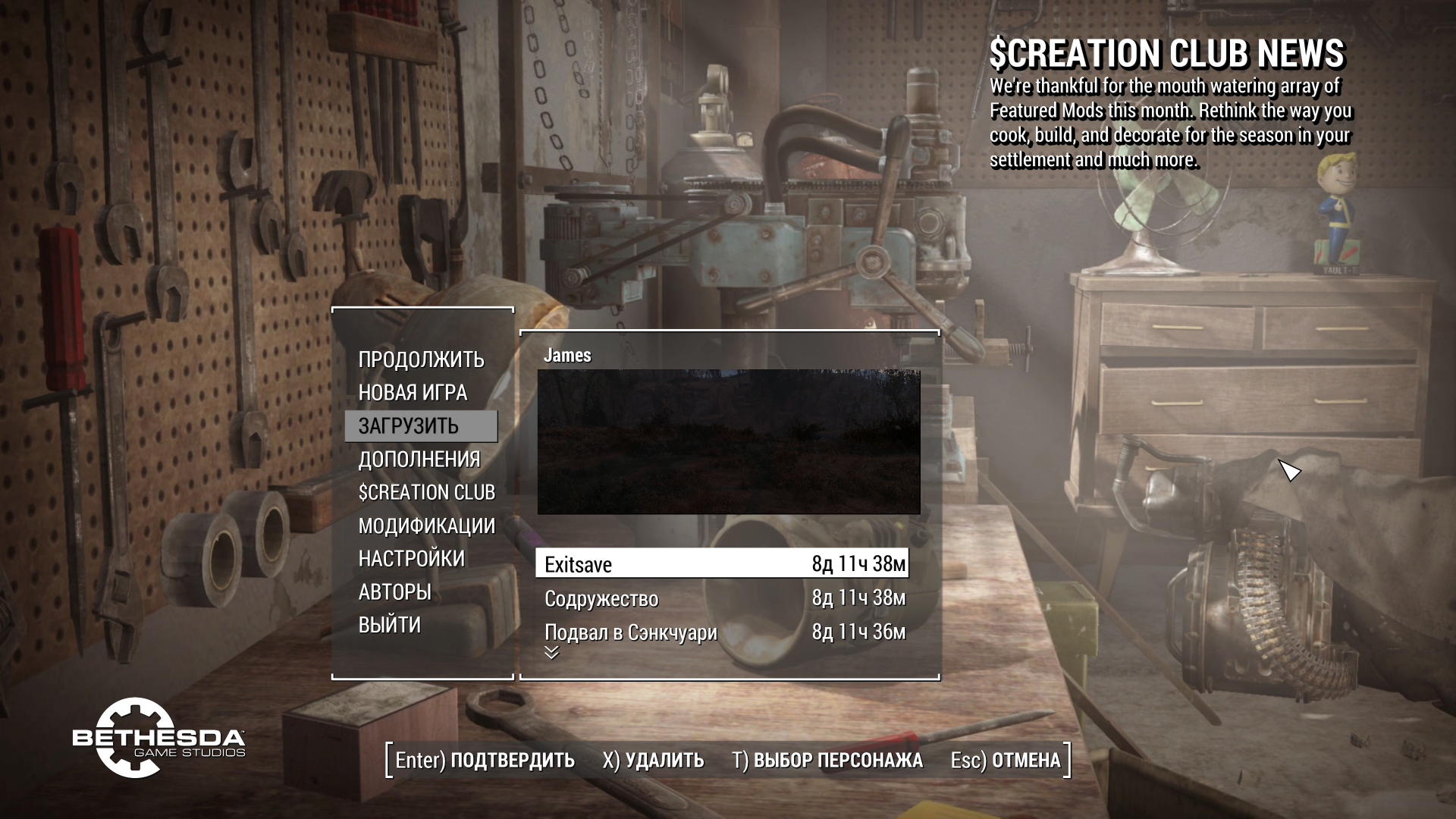The width and height of the screenshot is (1456, 819).
Task: Select ПРОДОЛЖИТЬ to continue the game
Action: click(421, 359)
